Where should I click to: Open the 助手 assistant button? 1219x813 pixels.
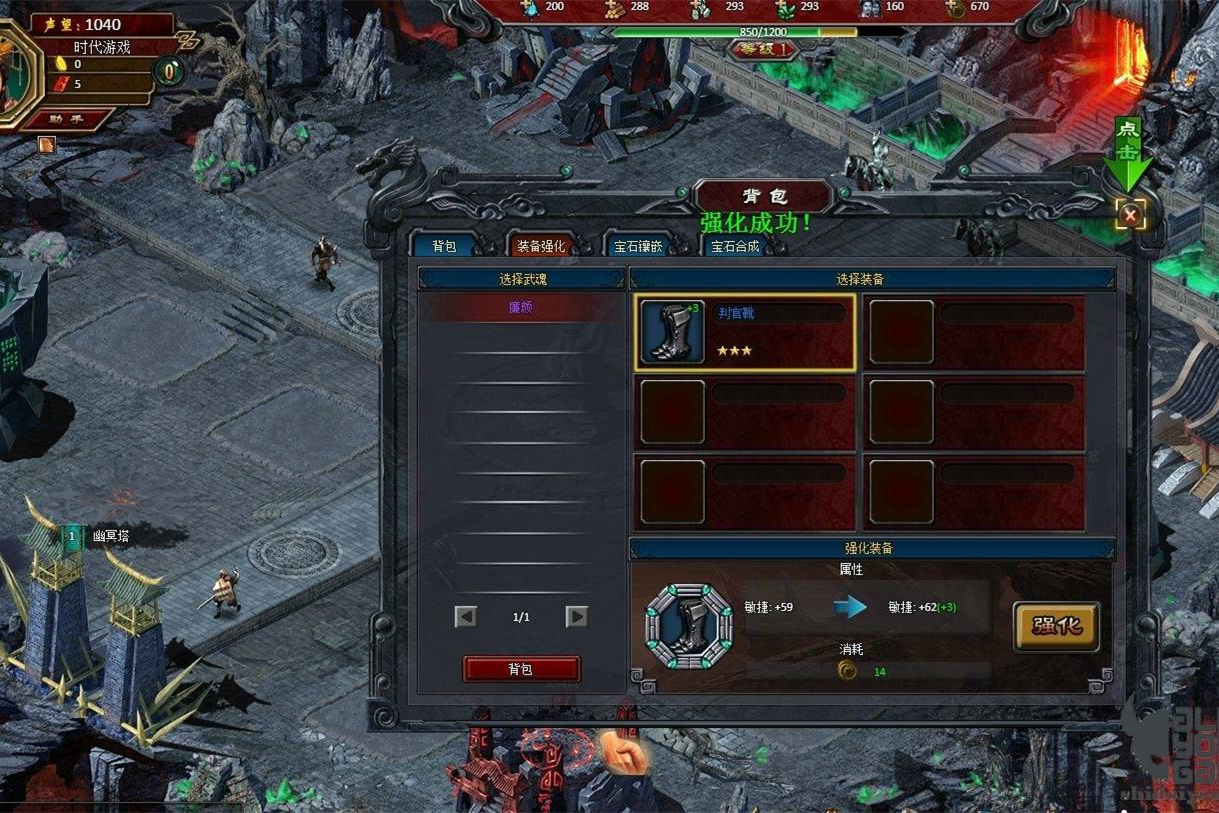click(67, 119)
